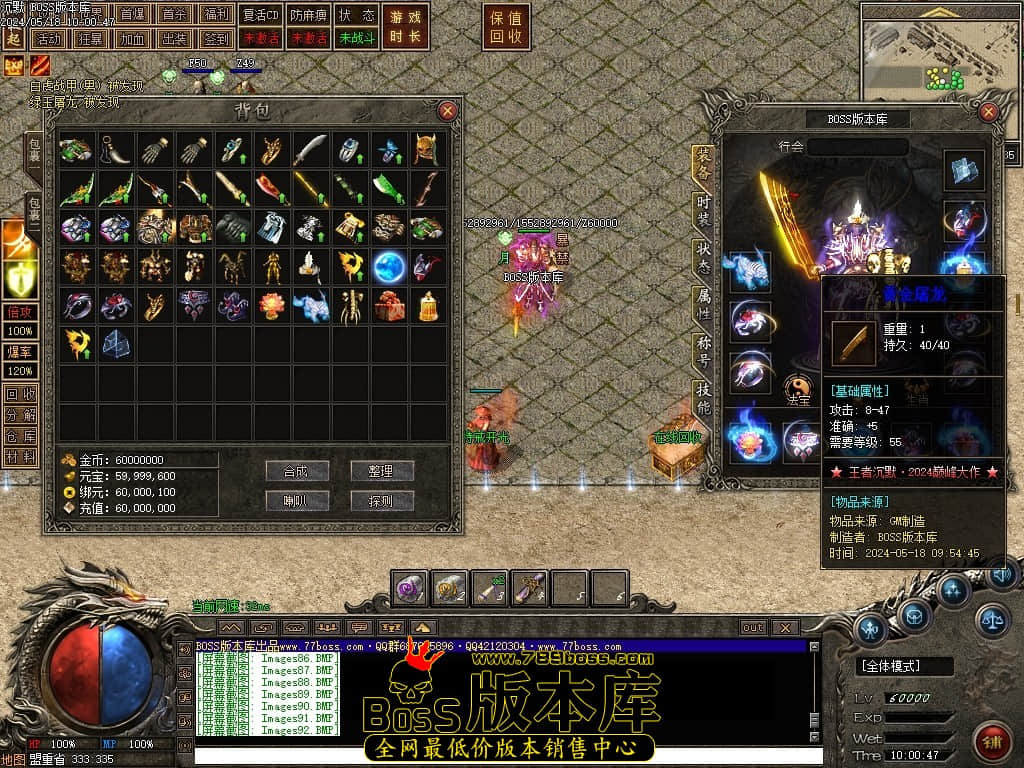The height and width of the screenshot is (768, 1024).
Task: Click the 福利 welfare button
Action: click(x=216, y=15)
